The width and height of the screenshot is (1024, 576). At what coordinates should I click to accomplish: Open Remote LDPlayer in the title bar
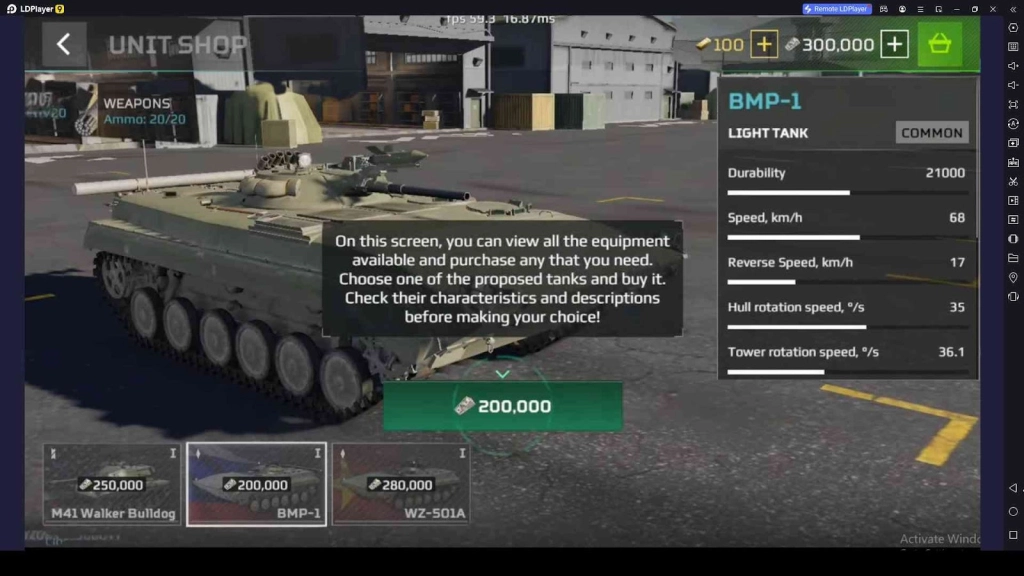(837, 9)
